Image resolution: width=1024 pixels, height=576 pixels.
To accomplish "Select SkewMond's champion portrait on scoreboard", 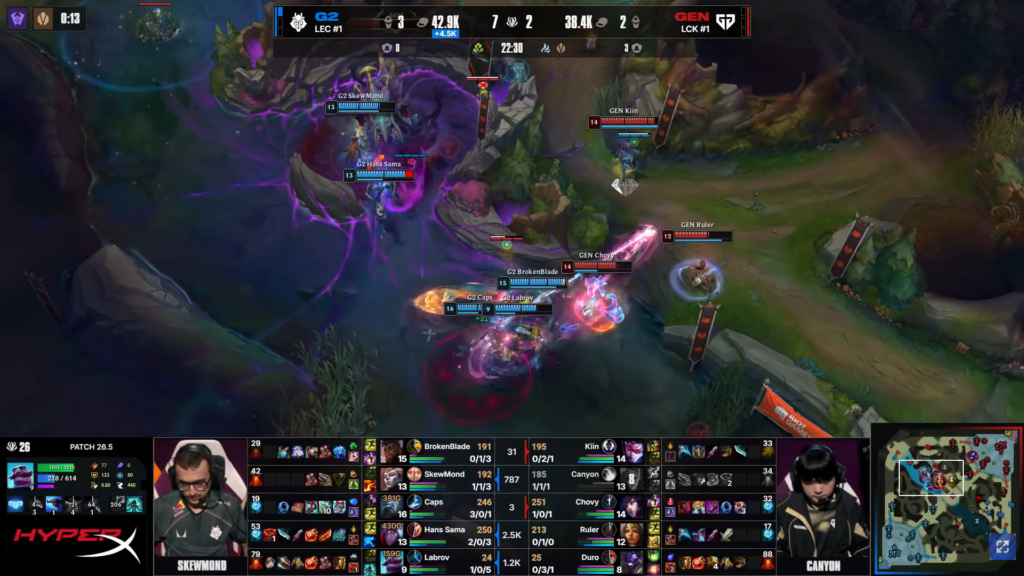I will (391, 478).
